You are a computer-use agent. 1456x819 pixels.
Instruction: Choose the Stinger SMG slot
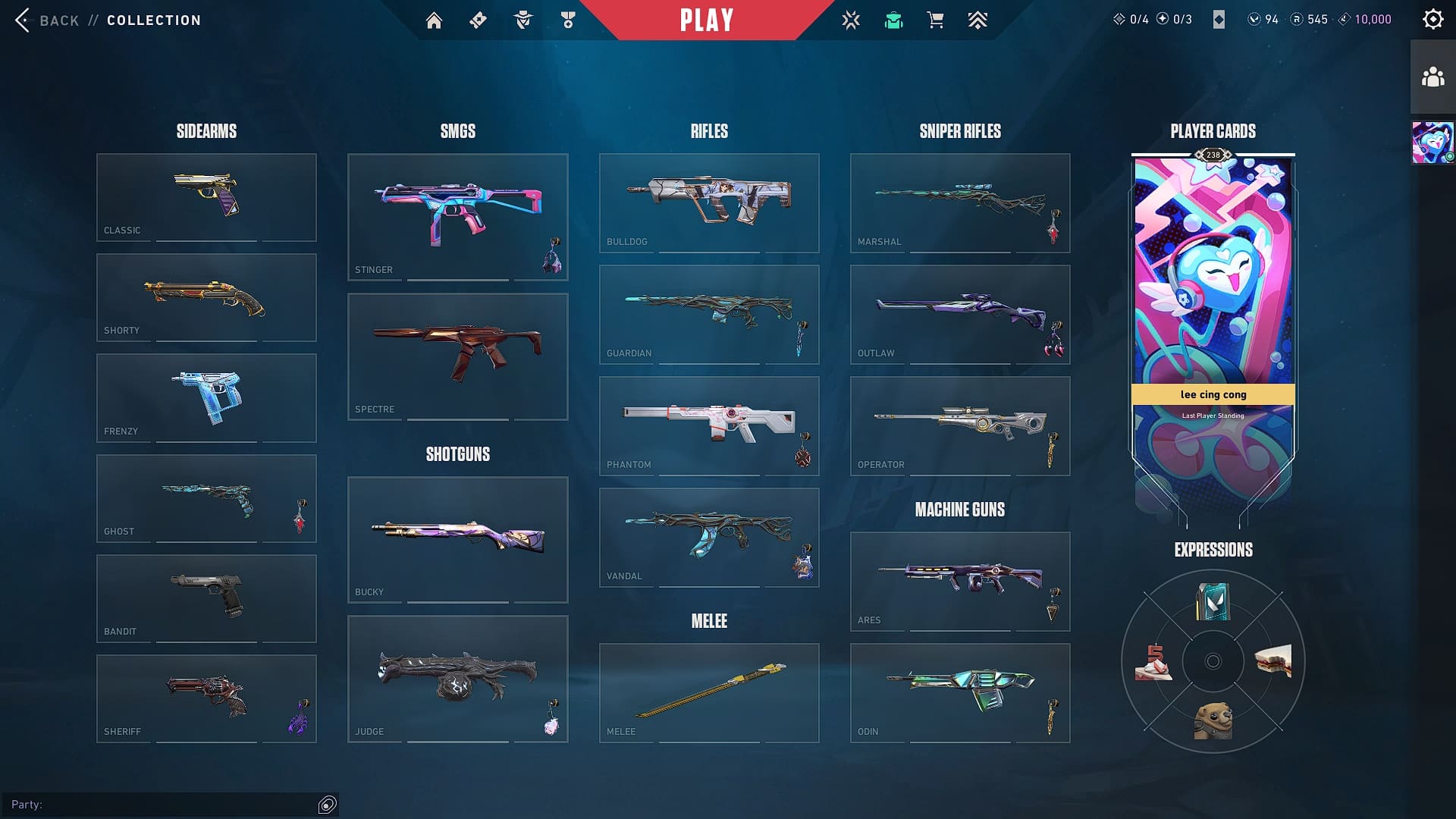click(457, 217)
